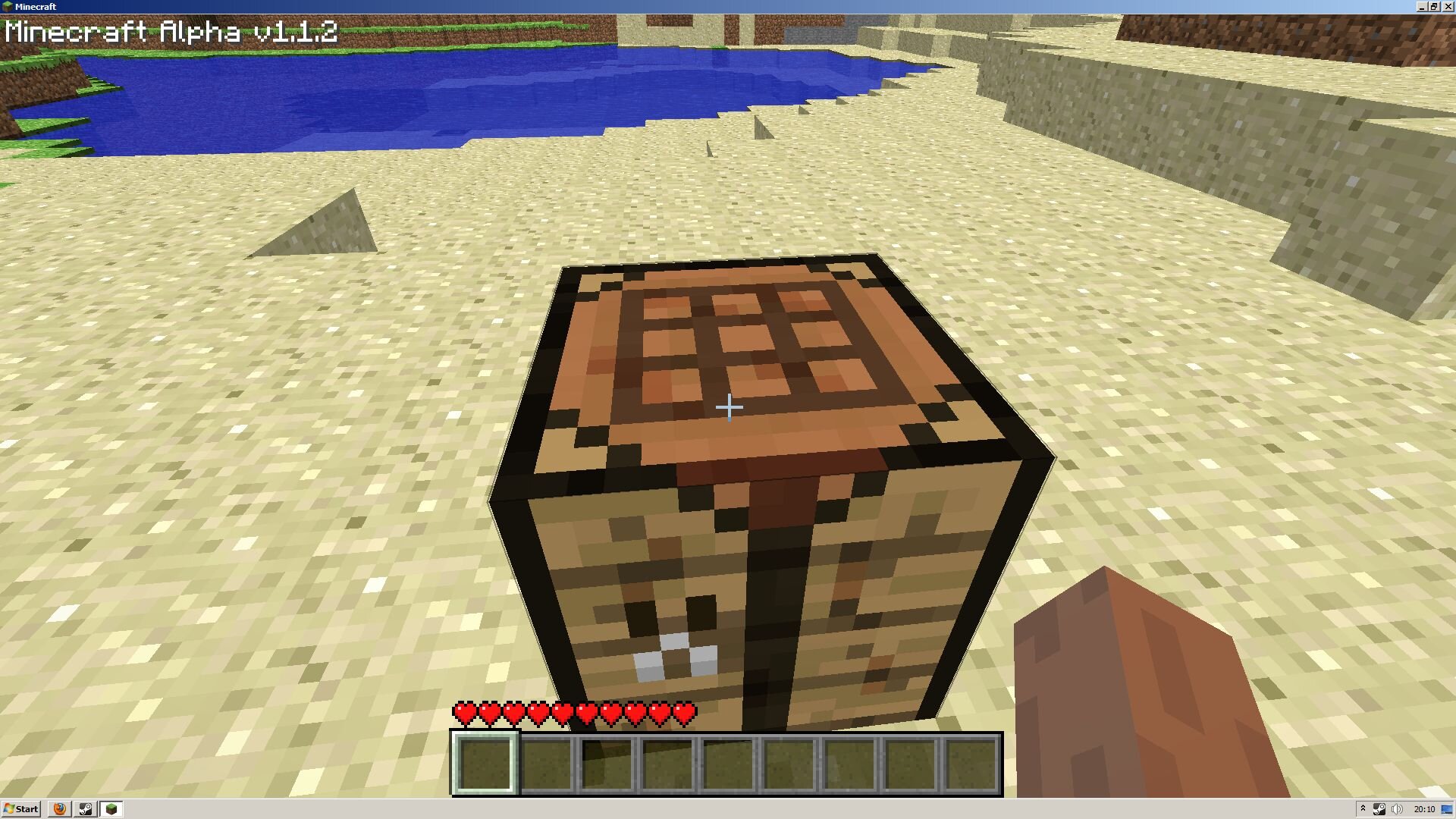This screenshot has width=1456, height=819.
Task: Expand hidden system tray icons chevron
Action: pyautogui.click(x=1363, y=809)
